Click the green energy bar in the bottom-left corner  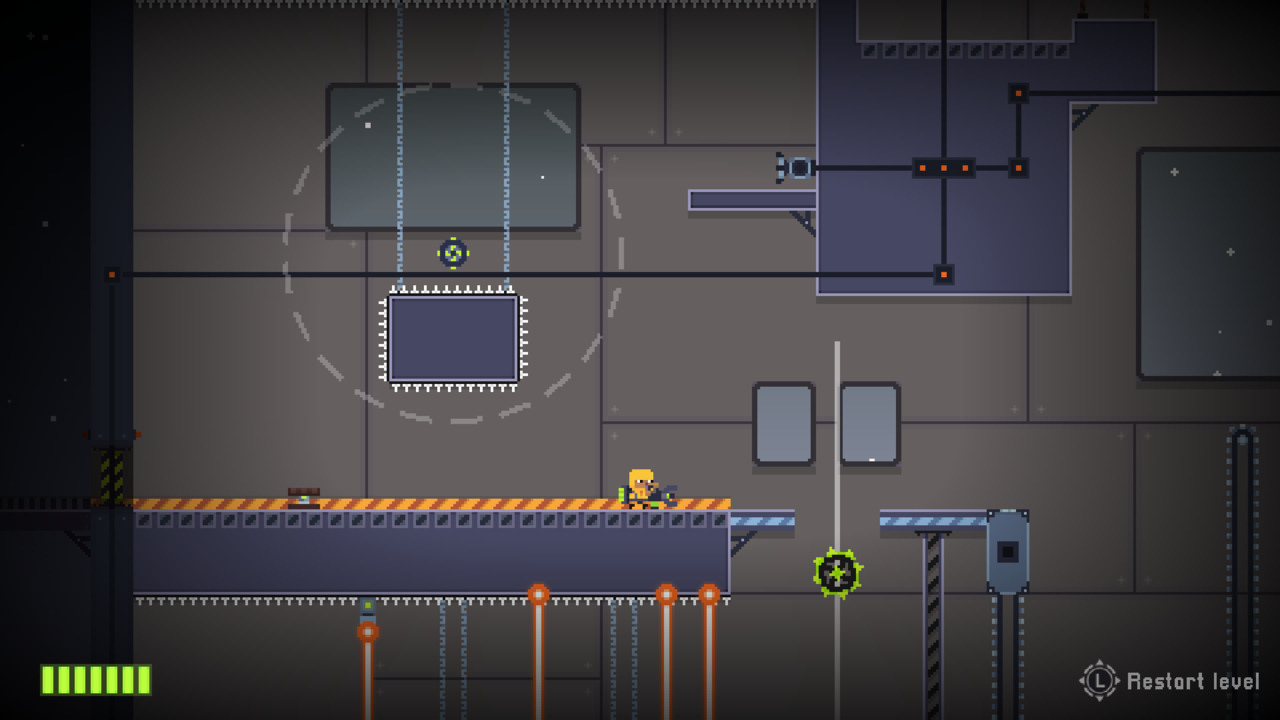95,681
